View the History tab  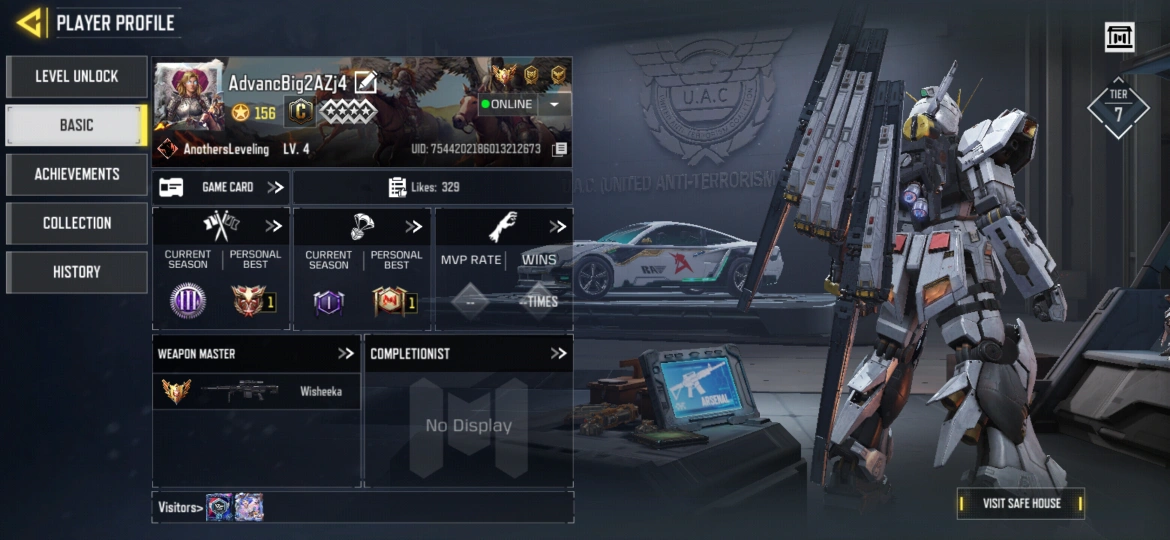click(76, 272)
